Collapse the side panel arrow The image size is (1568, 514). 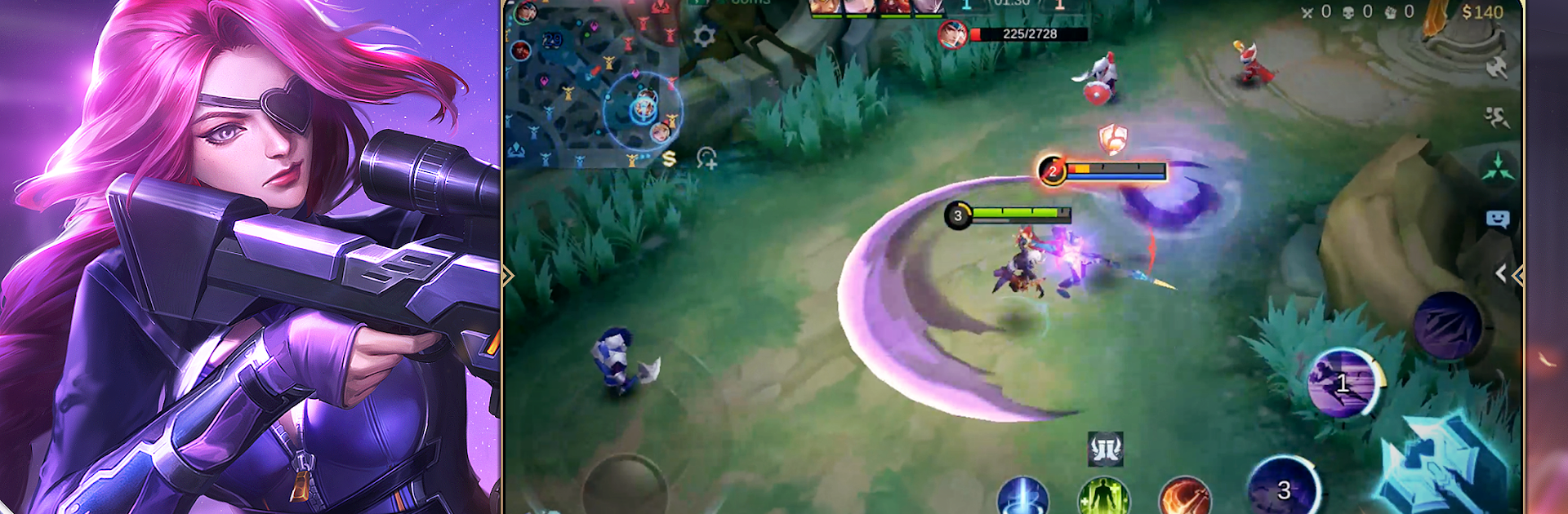click(x=1500, y=274)
